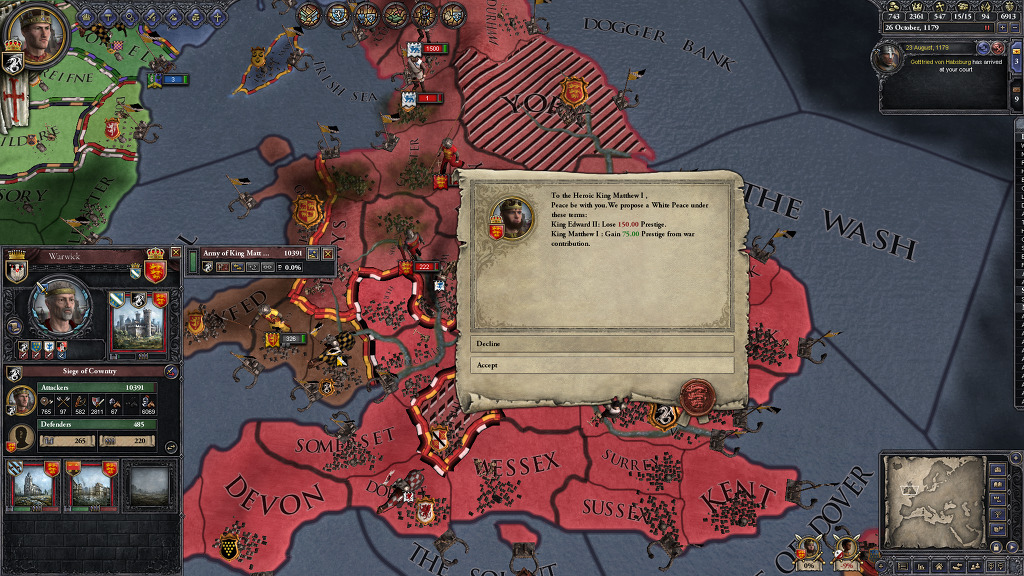Screen dimensions: 1024x576
Task: Accept the White Peace proposal
Action: point(601,365)
